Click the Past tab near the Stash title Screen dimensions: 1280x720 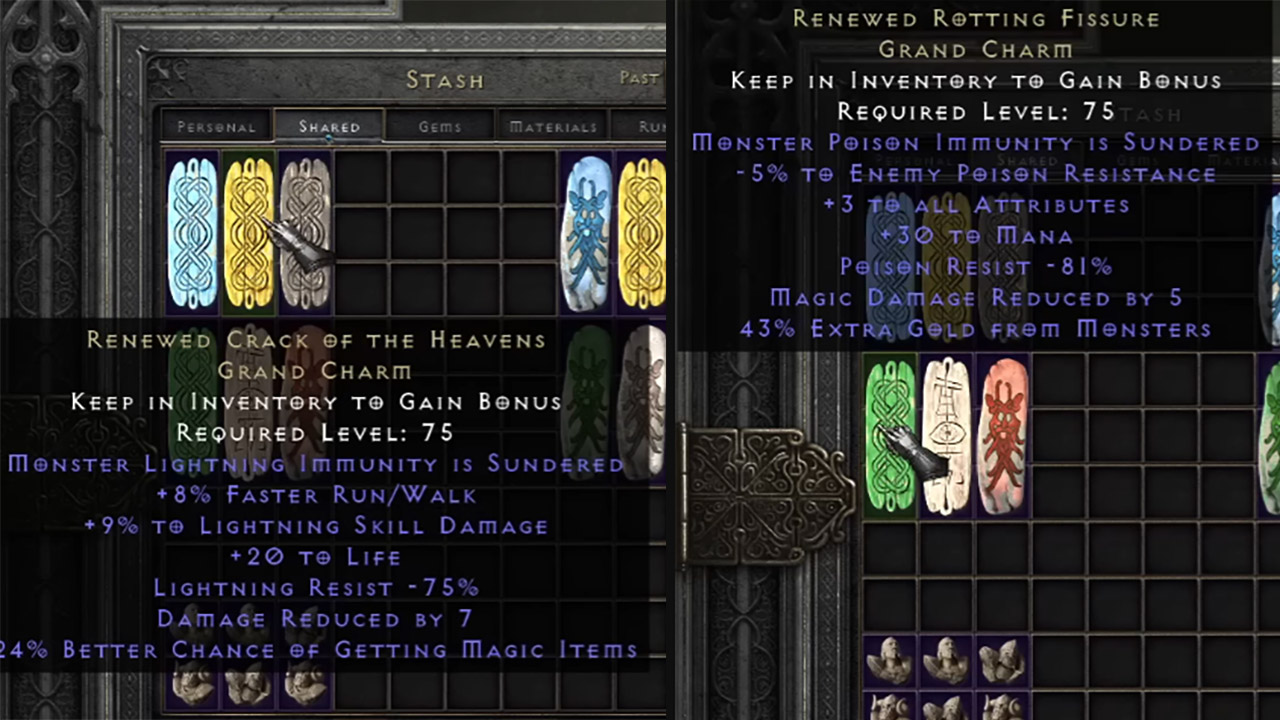pos(640,78)
